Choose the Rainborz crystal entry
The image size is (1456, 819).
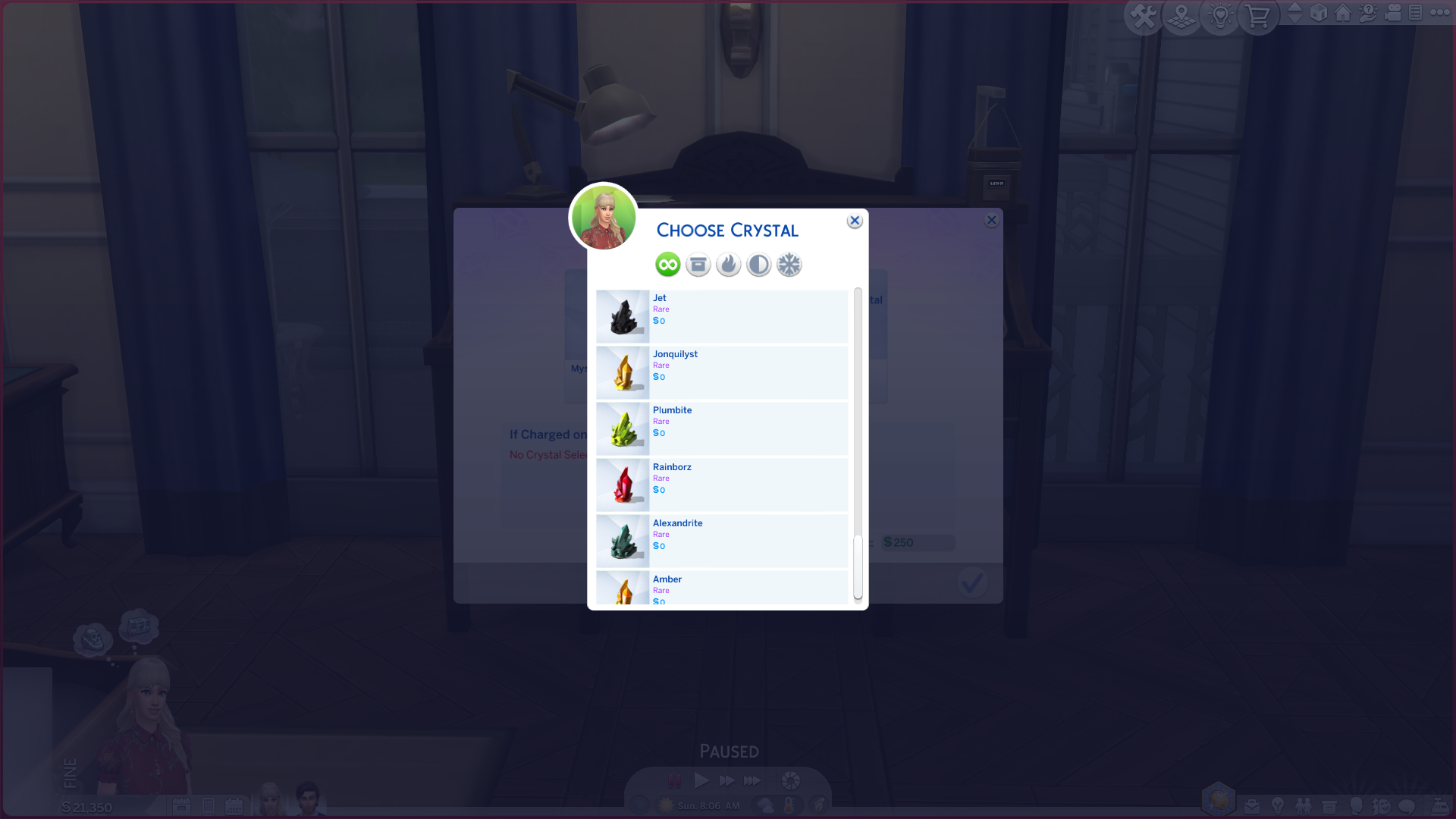(720, 485)
